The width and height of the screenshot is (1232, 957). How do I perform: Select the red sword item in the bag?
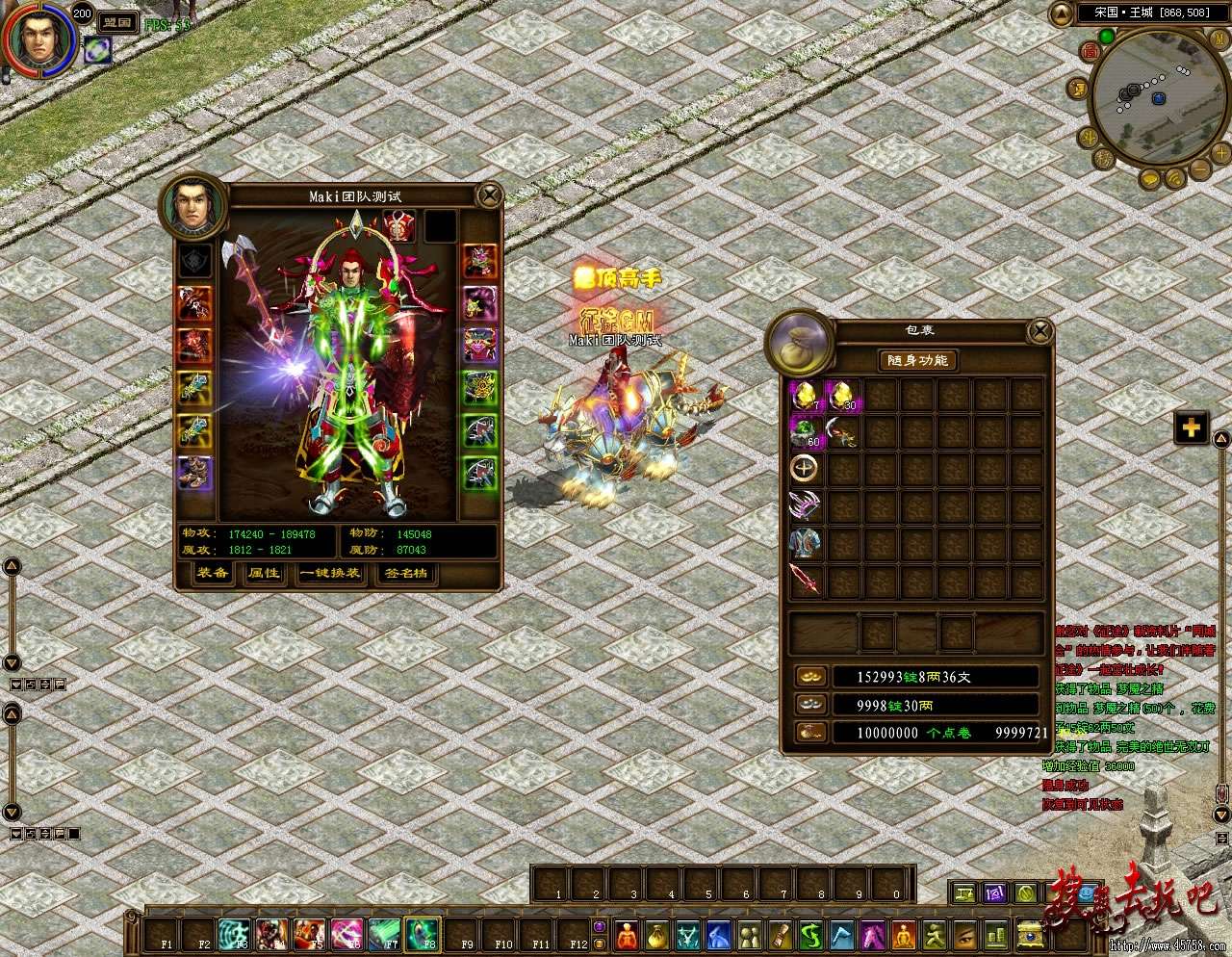806,580
